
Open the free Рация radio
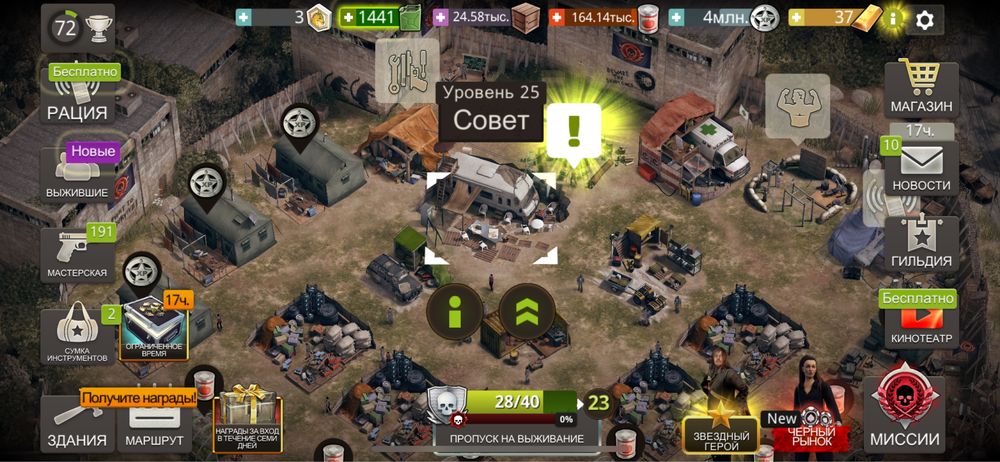coord(77,95)
